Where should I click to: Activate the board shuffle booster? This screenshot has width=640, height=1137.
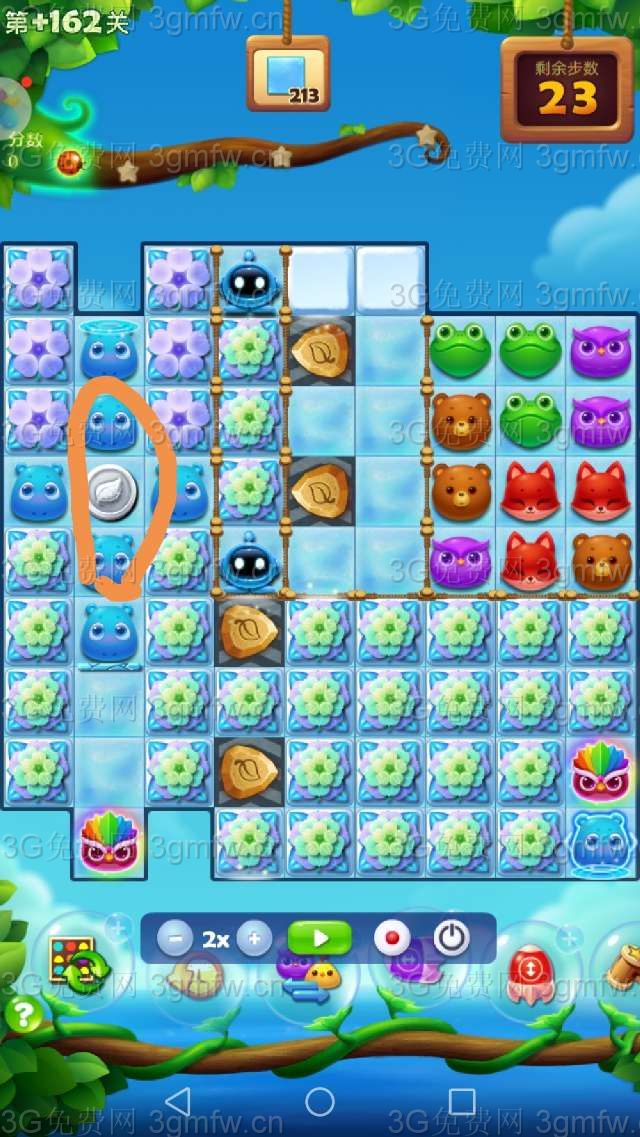[73, 961]
